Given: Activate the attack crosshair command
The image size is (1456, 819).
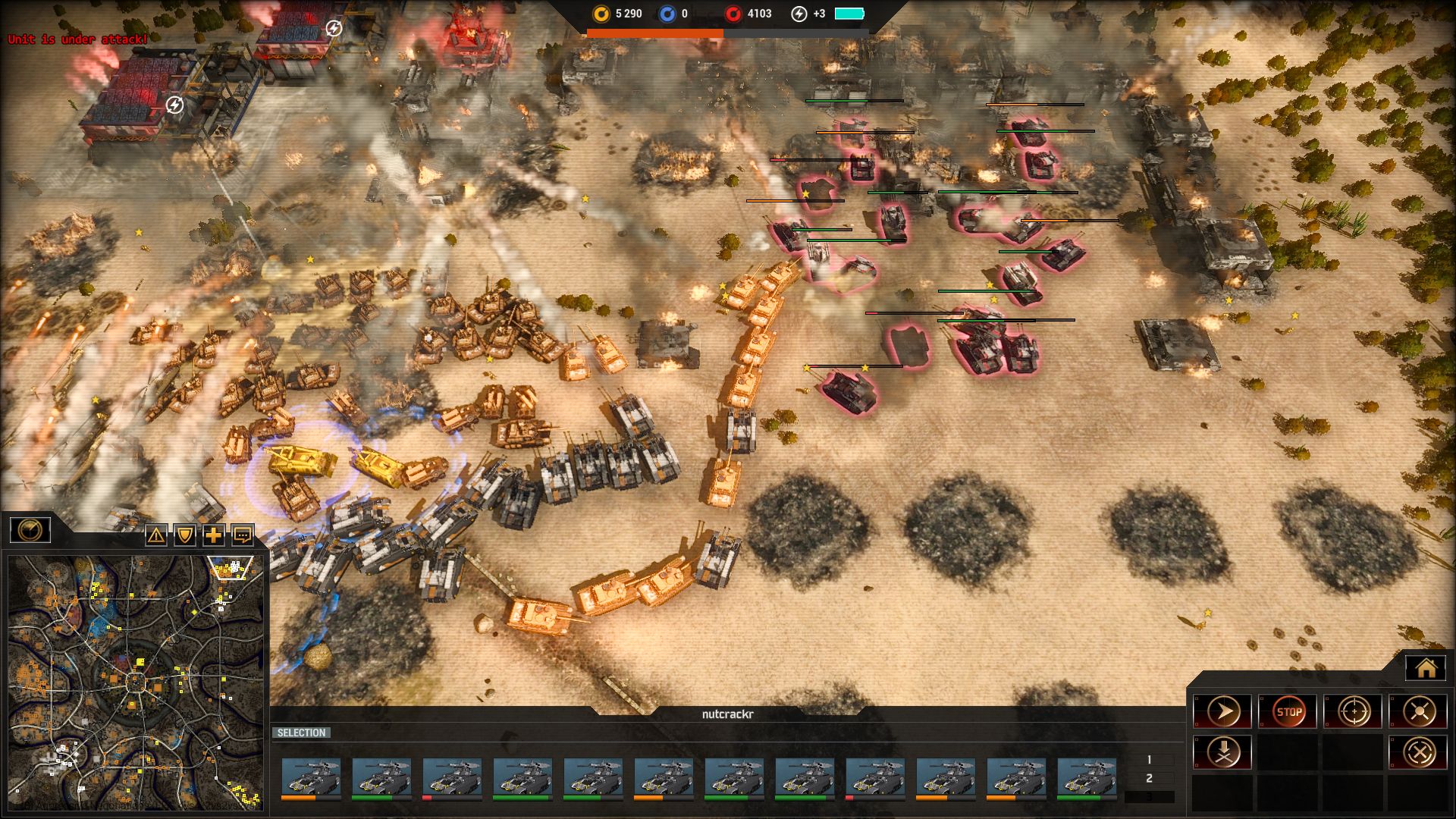Looking at the screenshot, I should coord(1353,712).
